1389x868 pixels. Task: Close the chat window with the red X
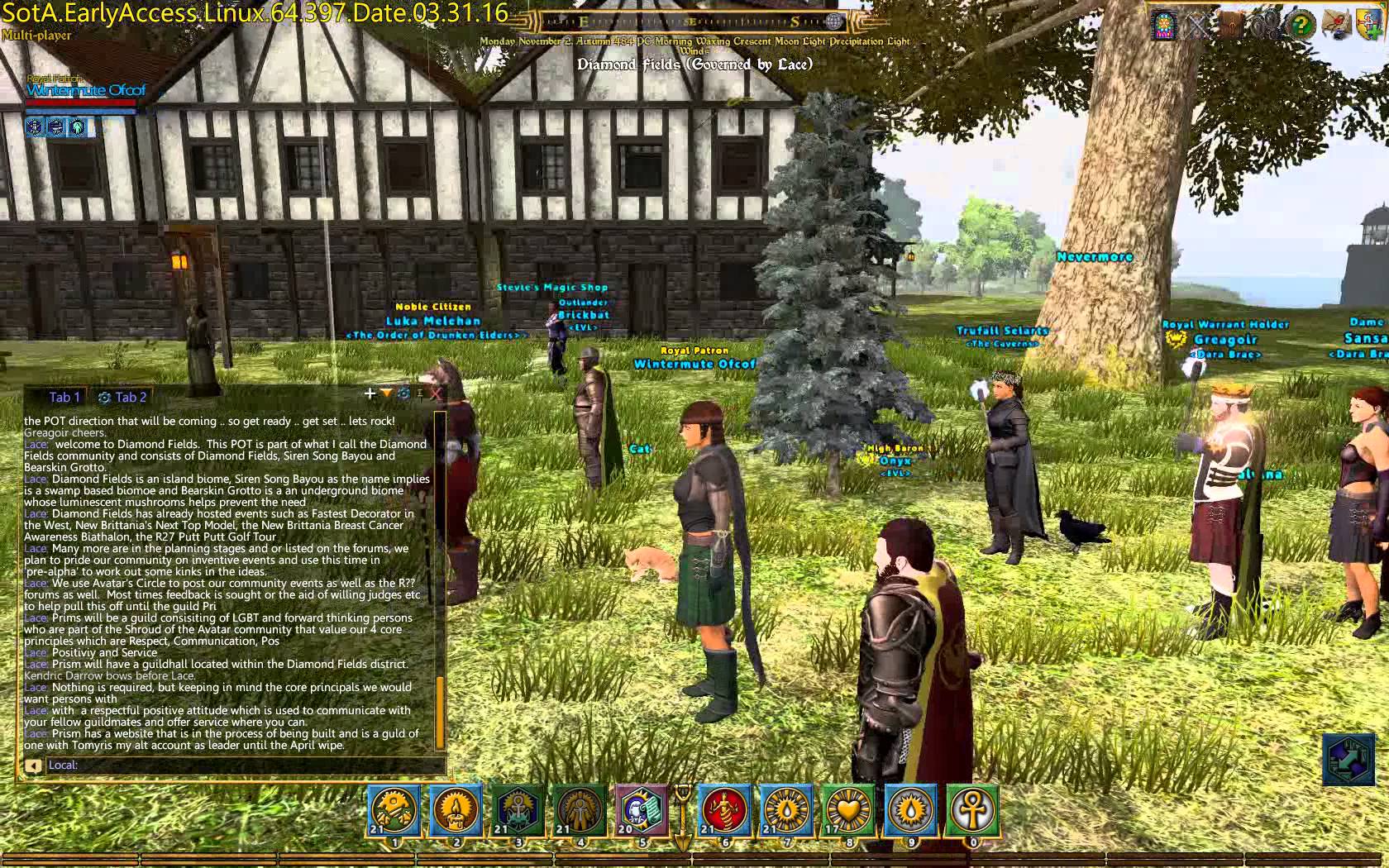(x=436, y=394)
